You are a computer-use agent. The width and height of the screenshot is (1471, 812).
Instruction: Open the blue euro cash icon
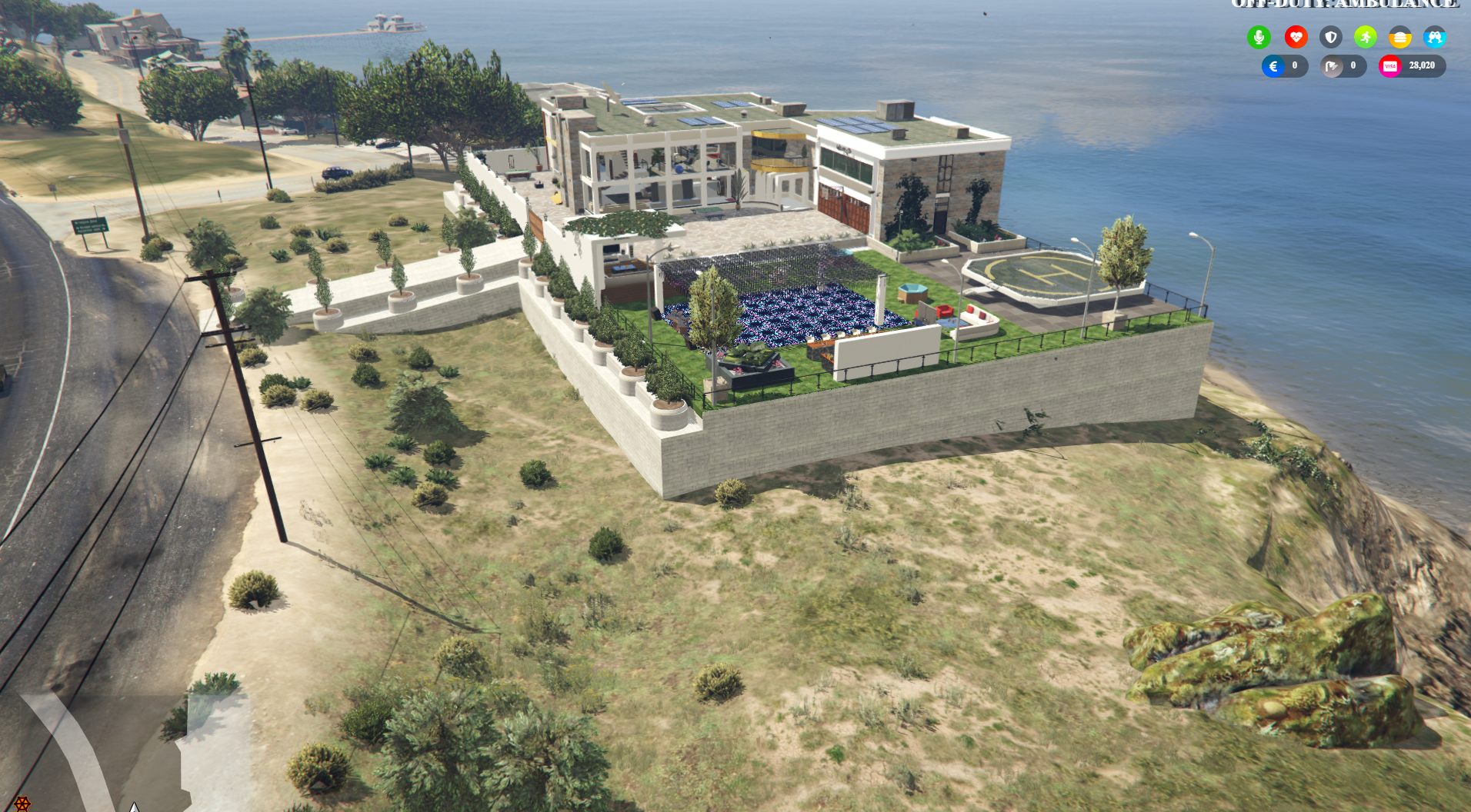(1274, 66)
